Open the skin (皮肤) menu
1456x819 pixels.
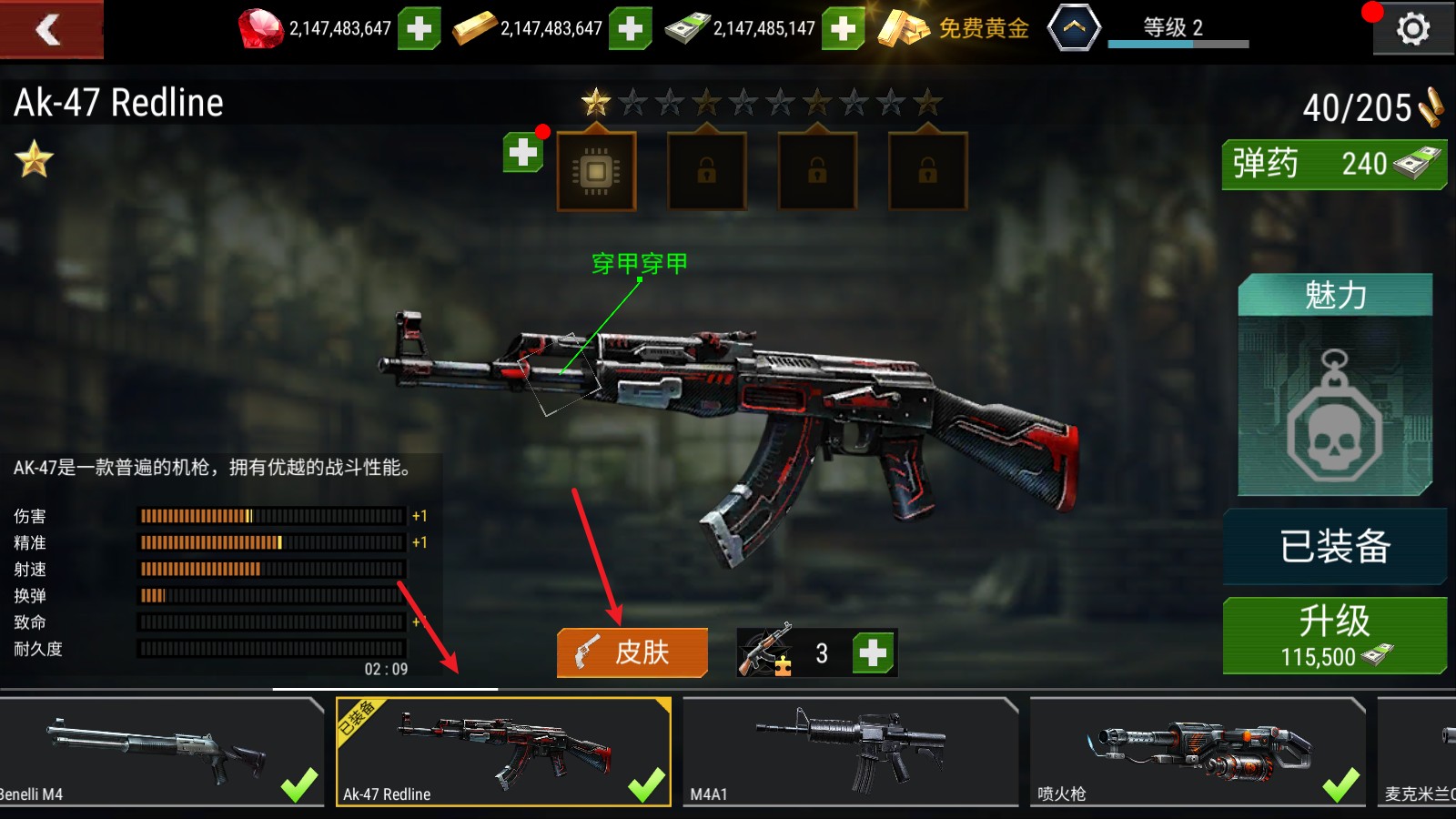tap(632, 652)
